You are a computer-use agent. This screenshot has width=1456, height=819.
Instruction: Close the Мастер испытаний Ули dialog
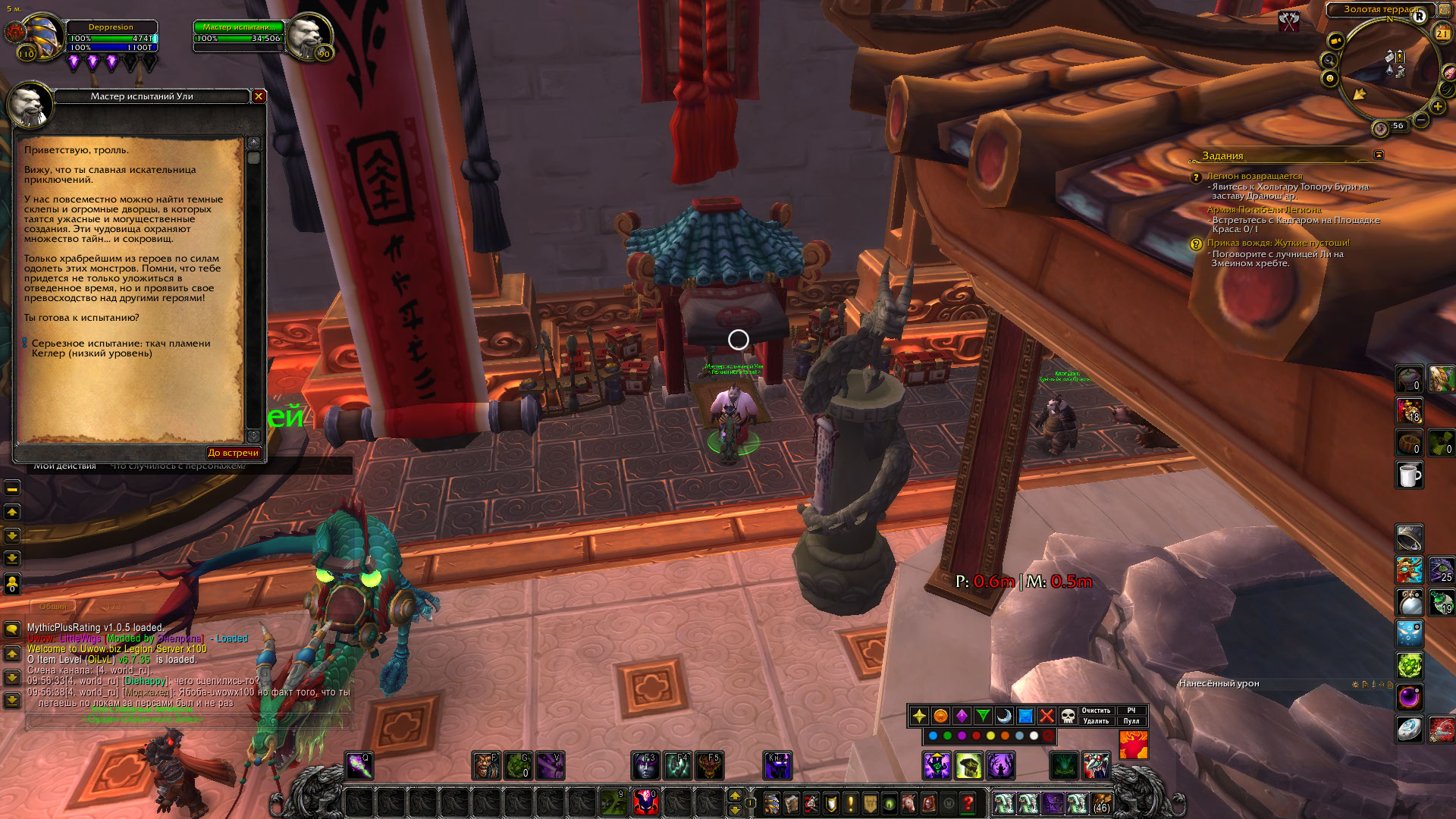[259, 96]
